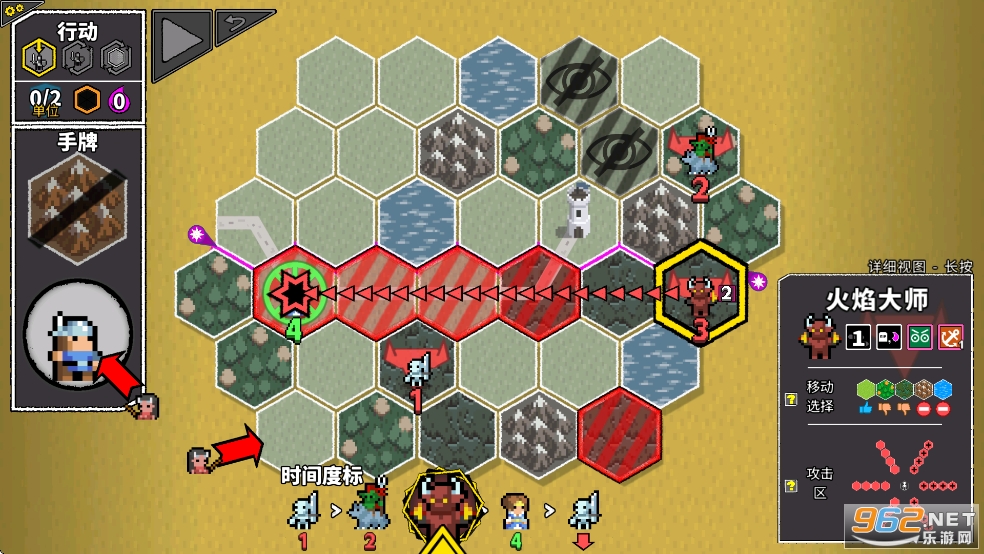Inspect the orange anchor trait icon
984x554 pixels.
click(950, 337)
